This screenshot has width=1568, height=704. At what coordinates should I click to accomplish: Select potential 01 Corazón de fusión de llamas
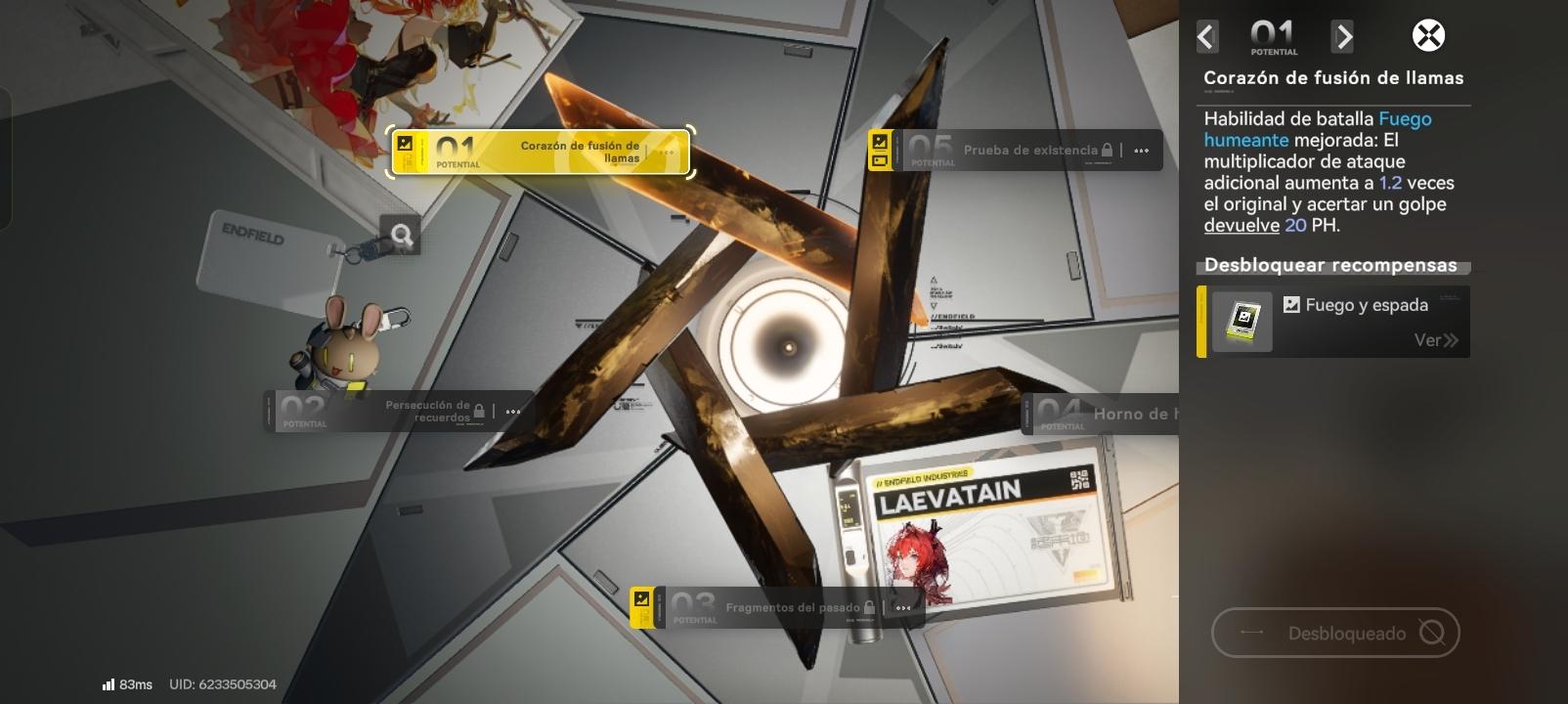pyautogui.click(x=541, y=152)
